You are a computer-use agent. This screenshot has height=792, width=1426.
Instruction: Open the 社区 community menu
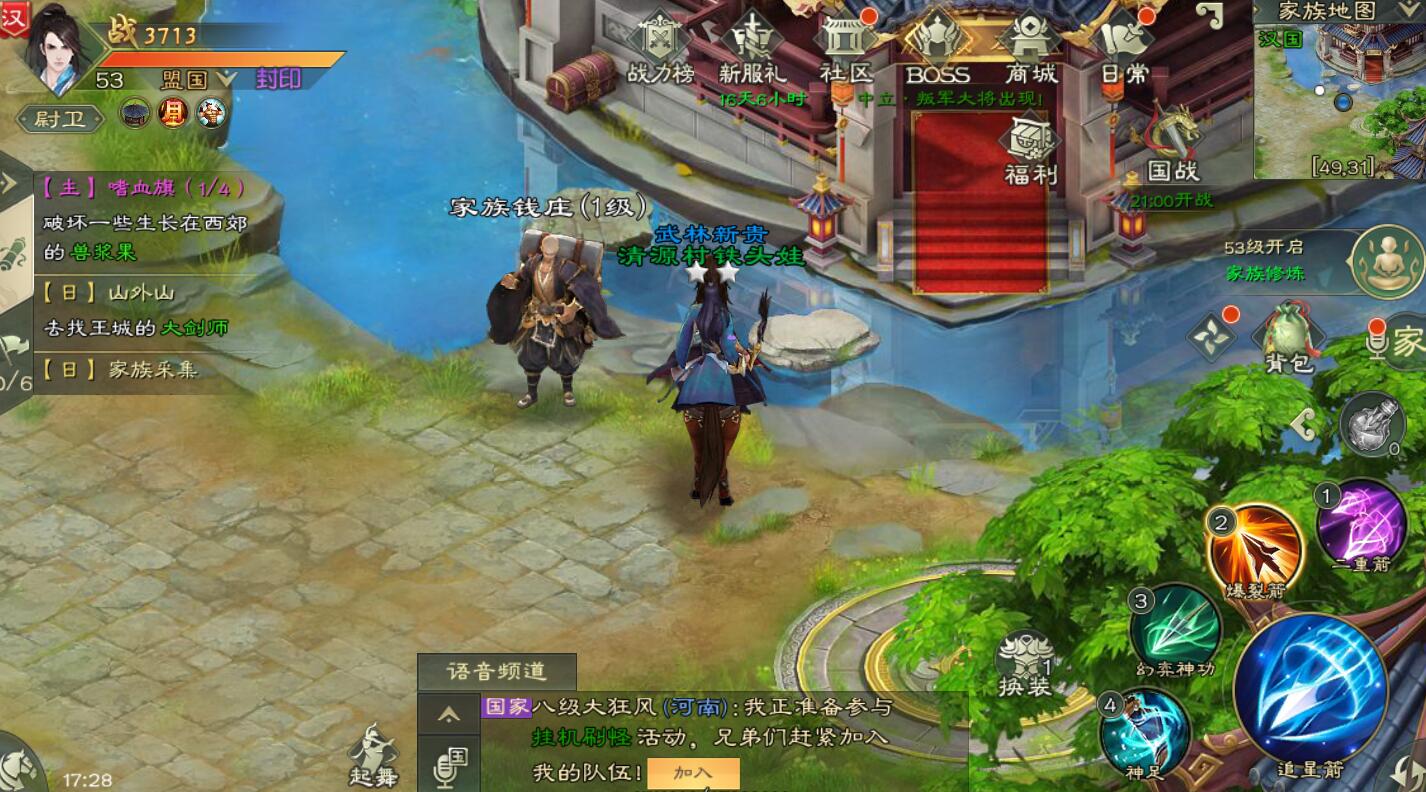click(x=846, y=48)
